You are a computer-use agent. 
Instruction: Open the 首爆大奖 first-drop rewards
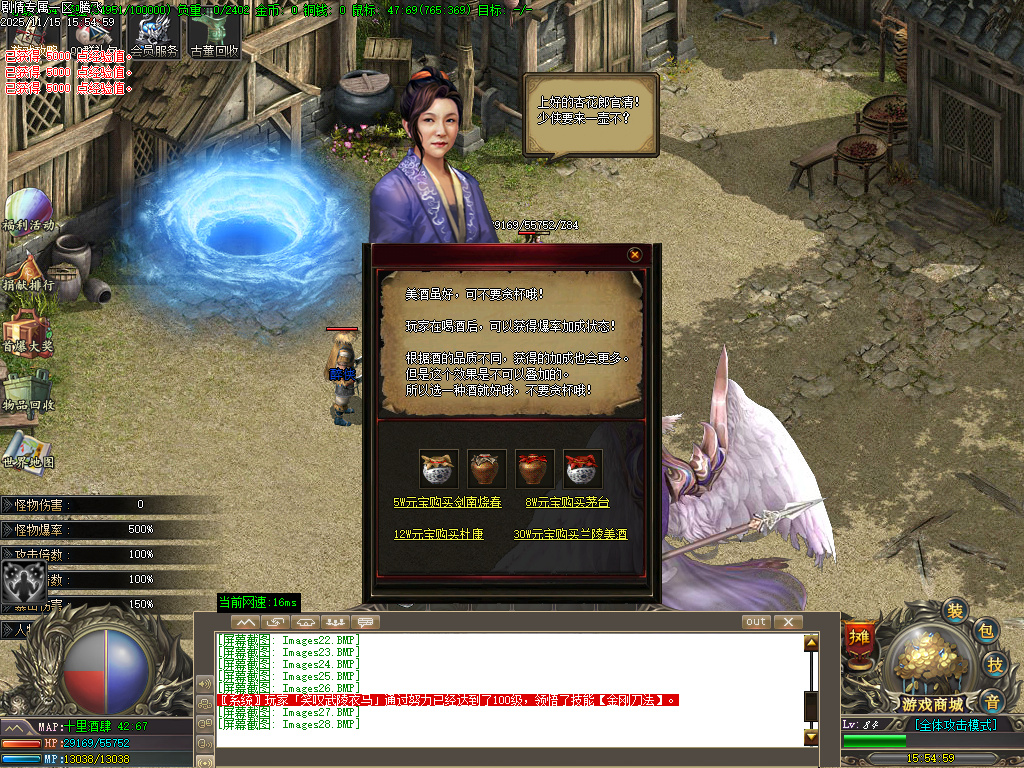28,332
